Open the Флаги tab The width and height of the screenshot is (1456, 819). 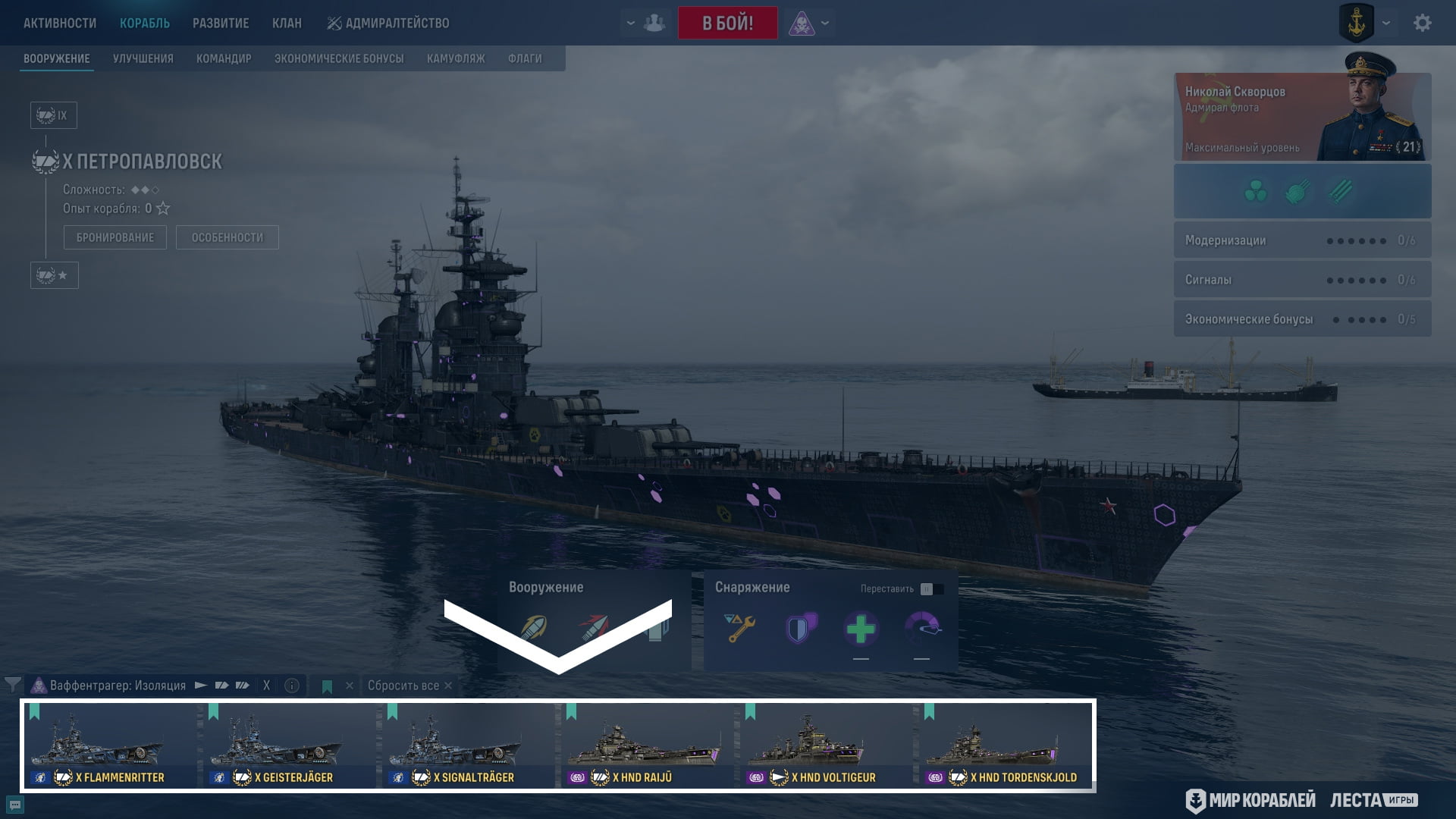(x=525, y=58)
